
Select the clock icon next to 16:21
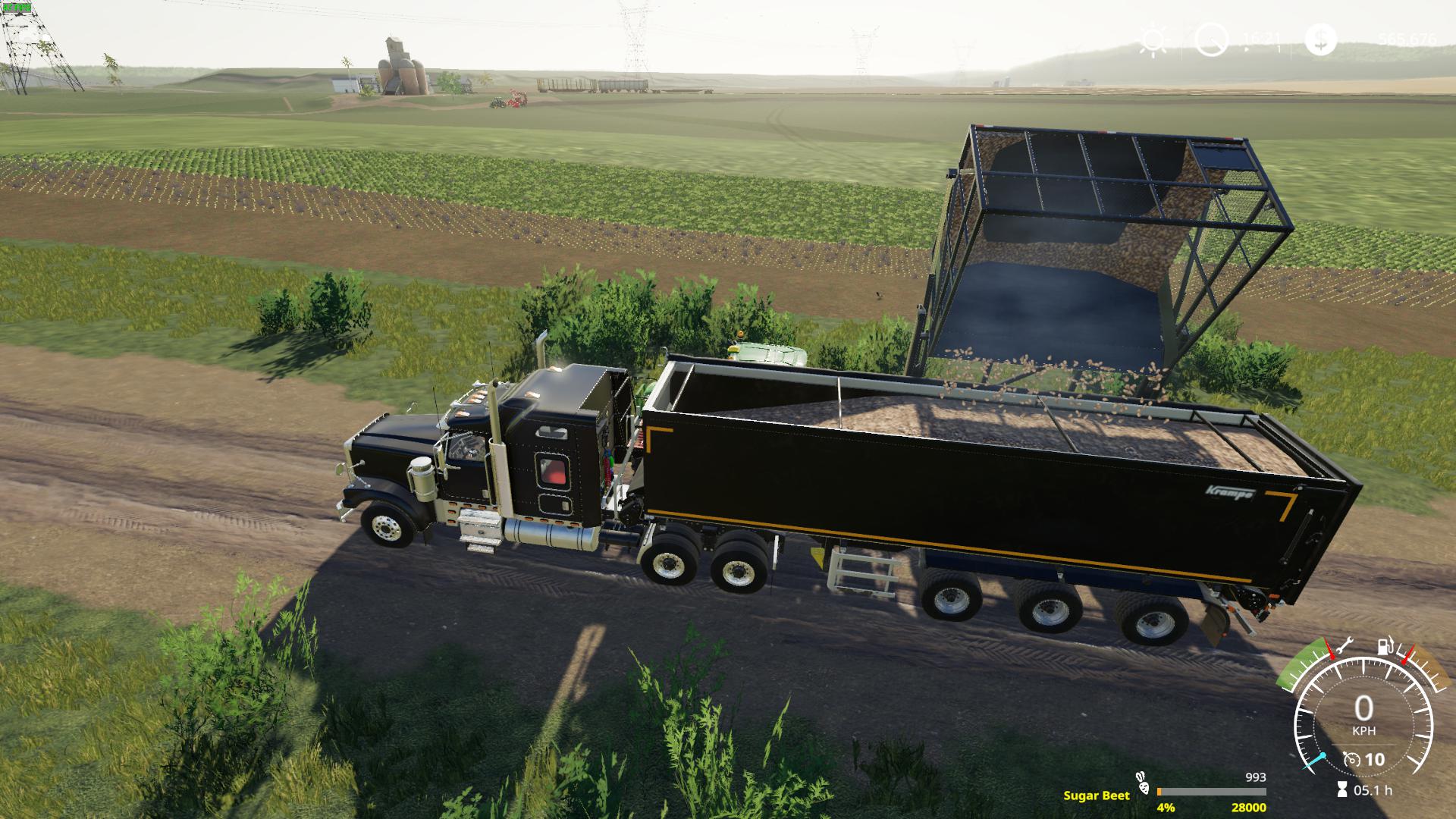[1213, 40]
